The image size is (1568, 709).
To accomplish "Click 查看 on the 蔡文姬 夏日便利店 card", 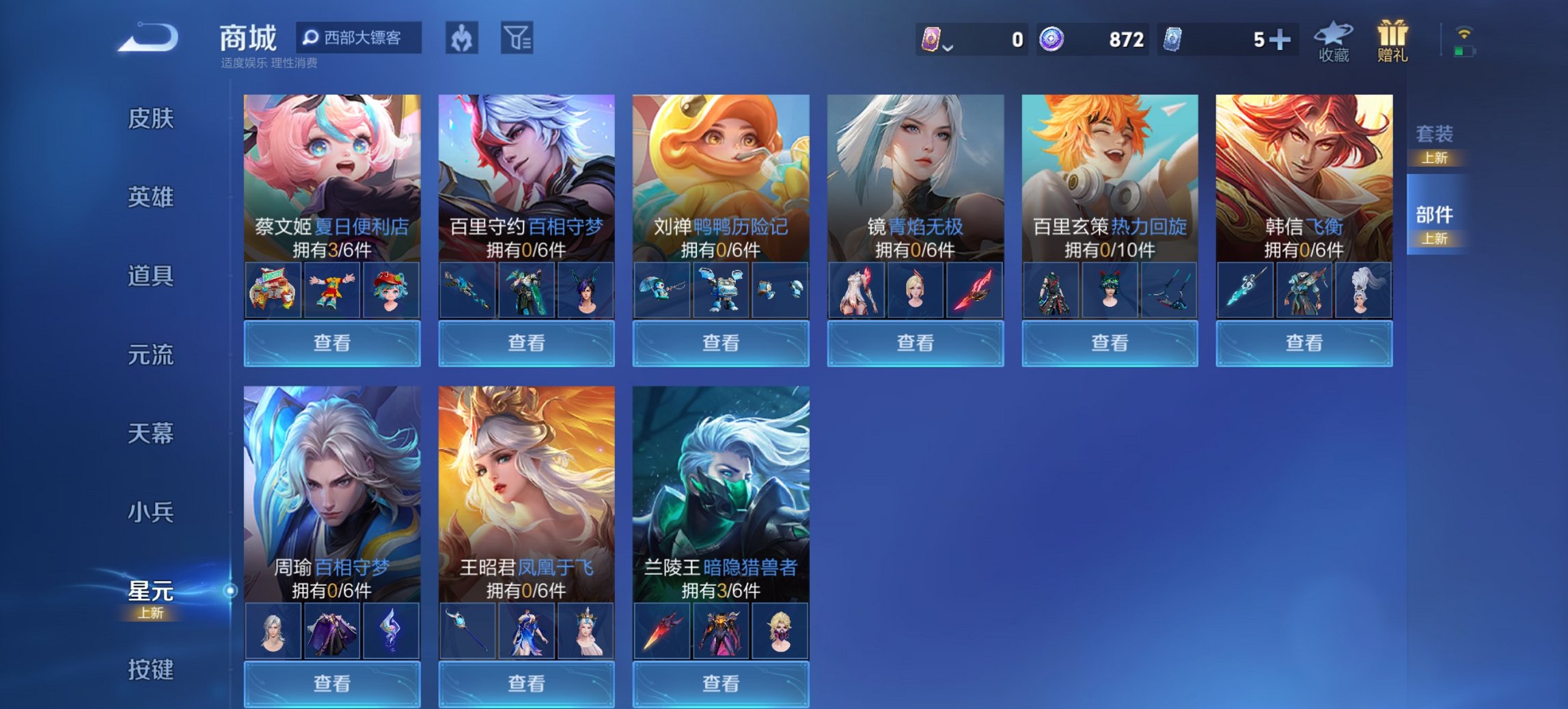I will click(331, 343).
